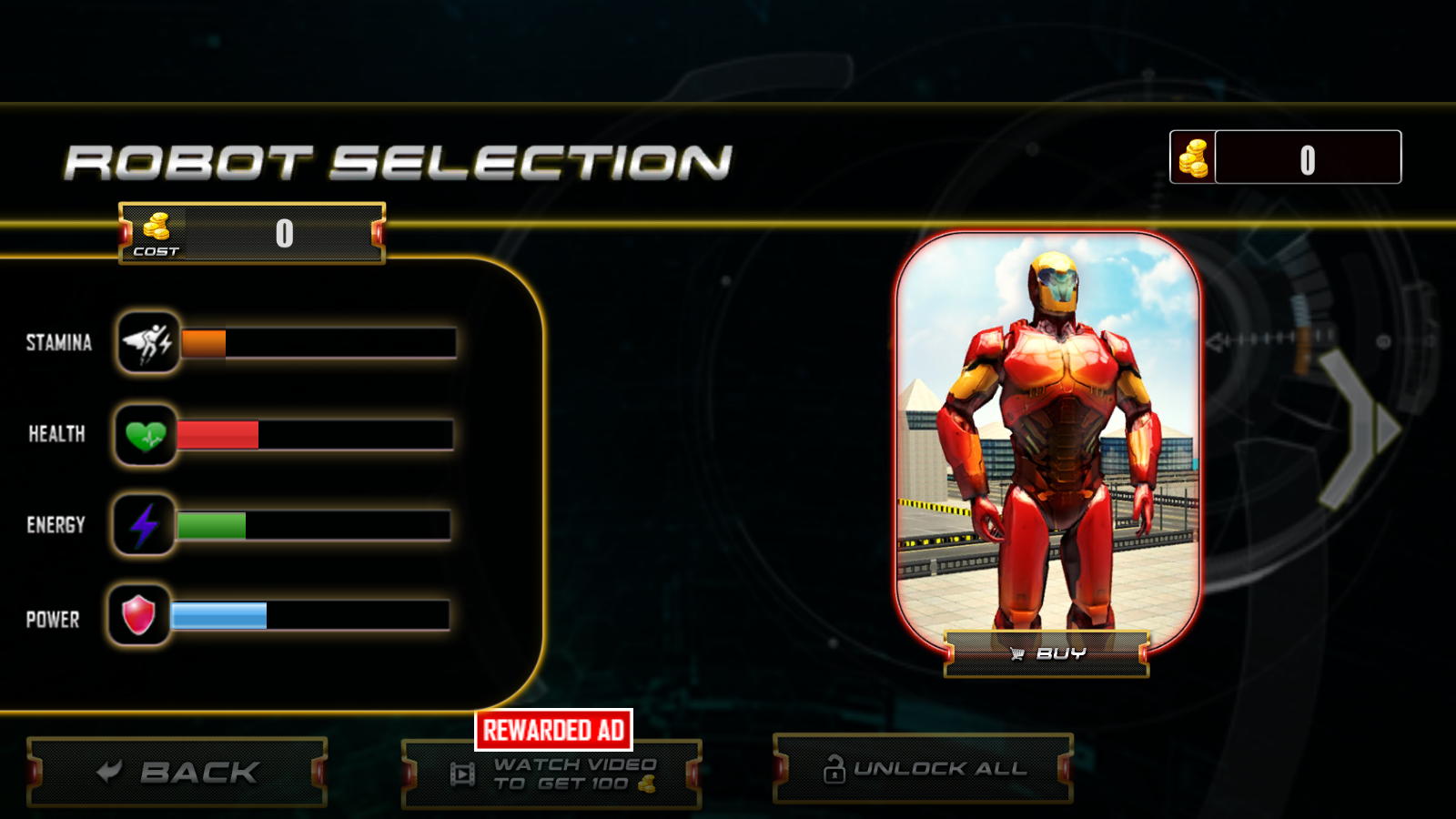Buy the red robot

[x=1046, y=653]
